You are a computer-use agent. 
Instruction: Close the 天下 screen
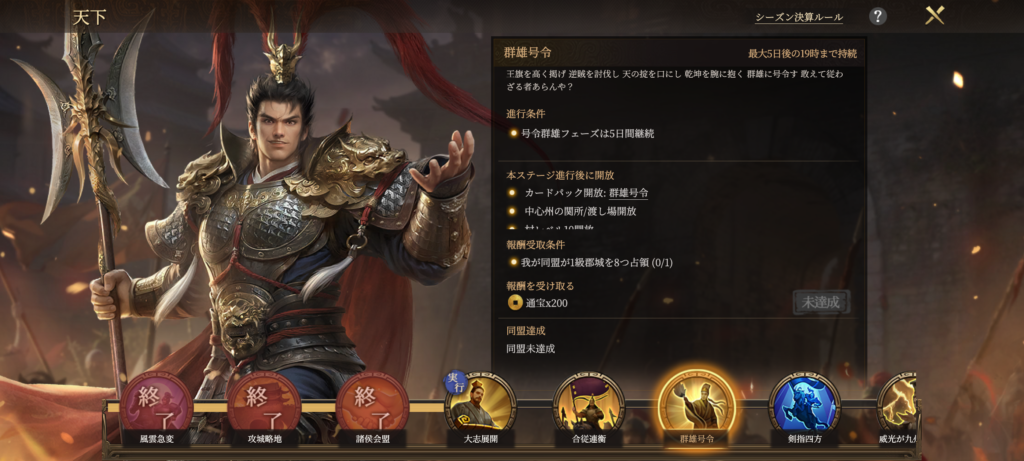[935, 16]
